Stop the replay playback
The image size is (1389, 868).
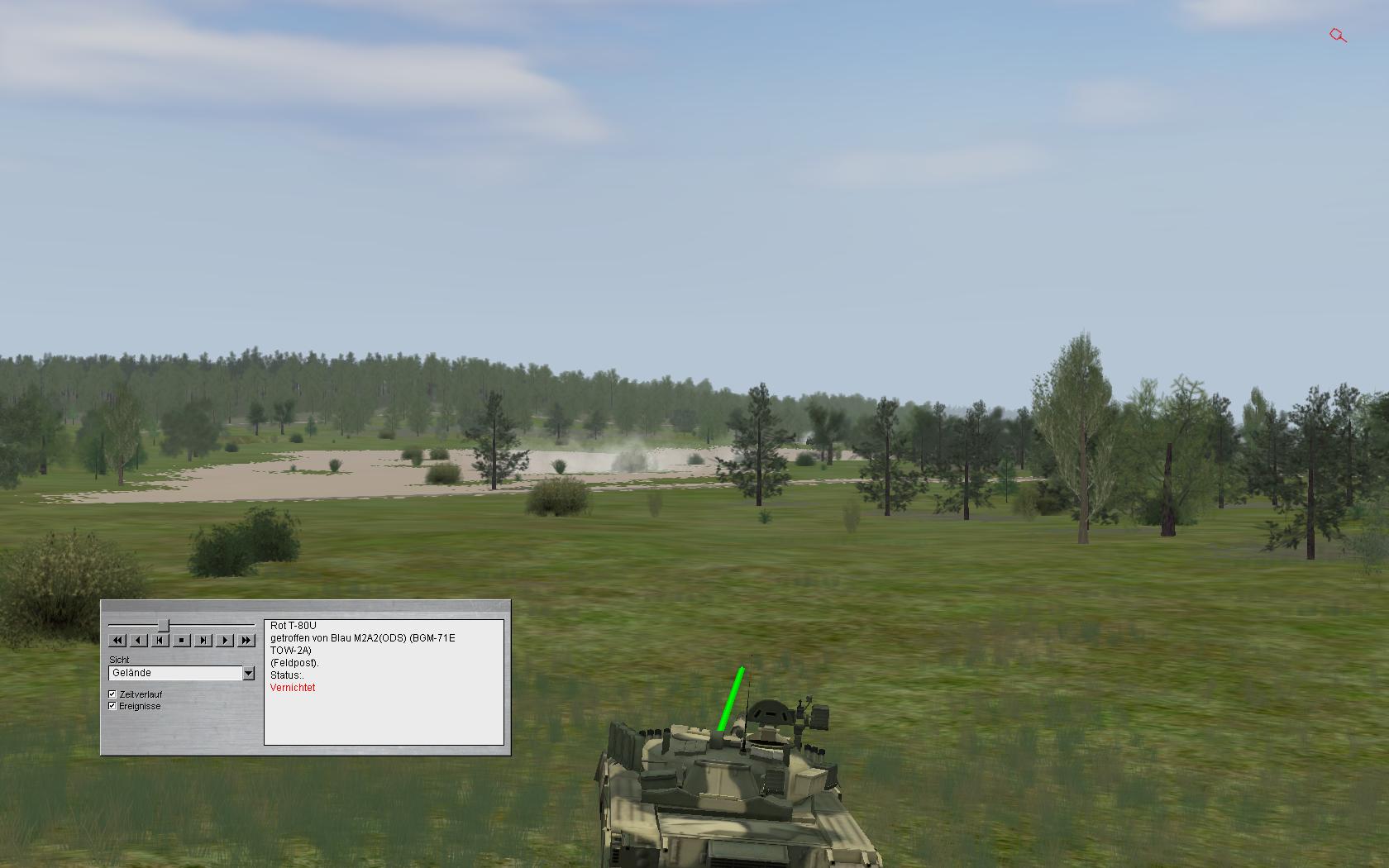pyautogui.click(x=182, y=640)
